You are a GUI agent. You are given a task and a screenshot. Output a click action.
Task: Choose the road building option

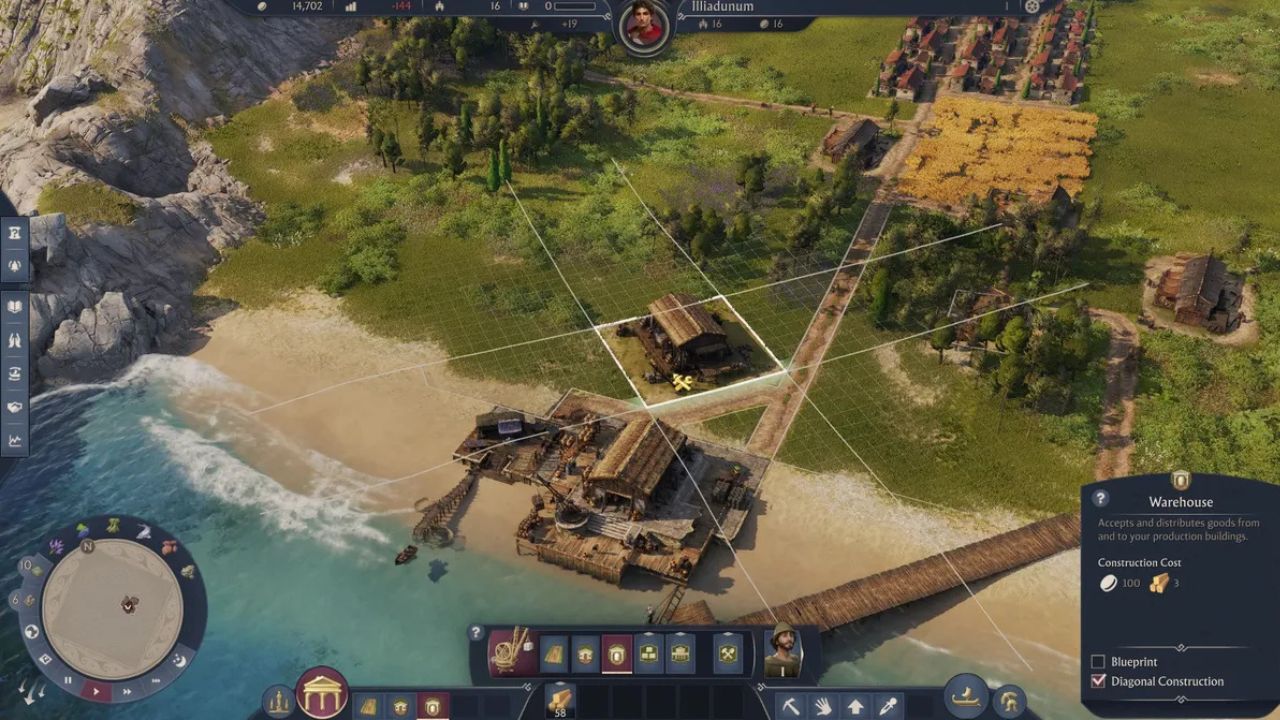coord(553,653)
